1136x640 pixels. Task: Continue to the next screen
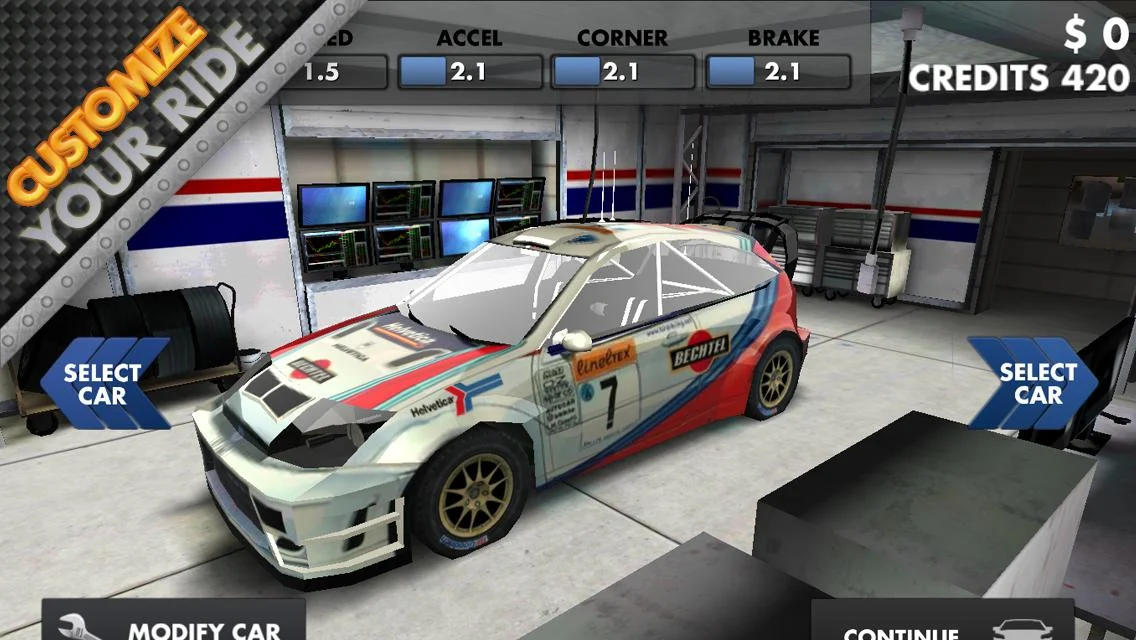941,624
